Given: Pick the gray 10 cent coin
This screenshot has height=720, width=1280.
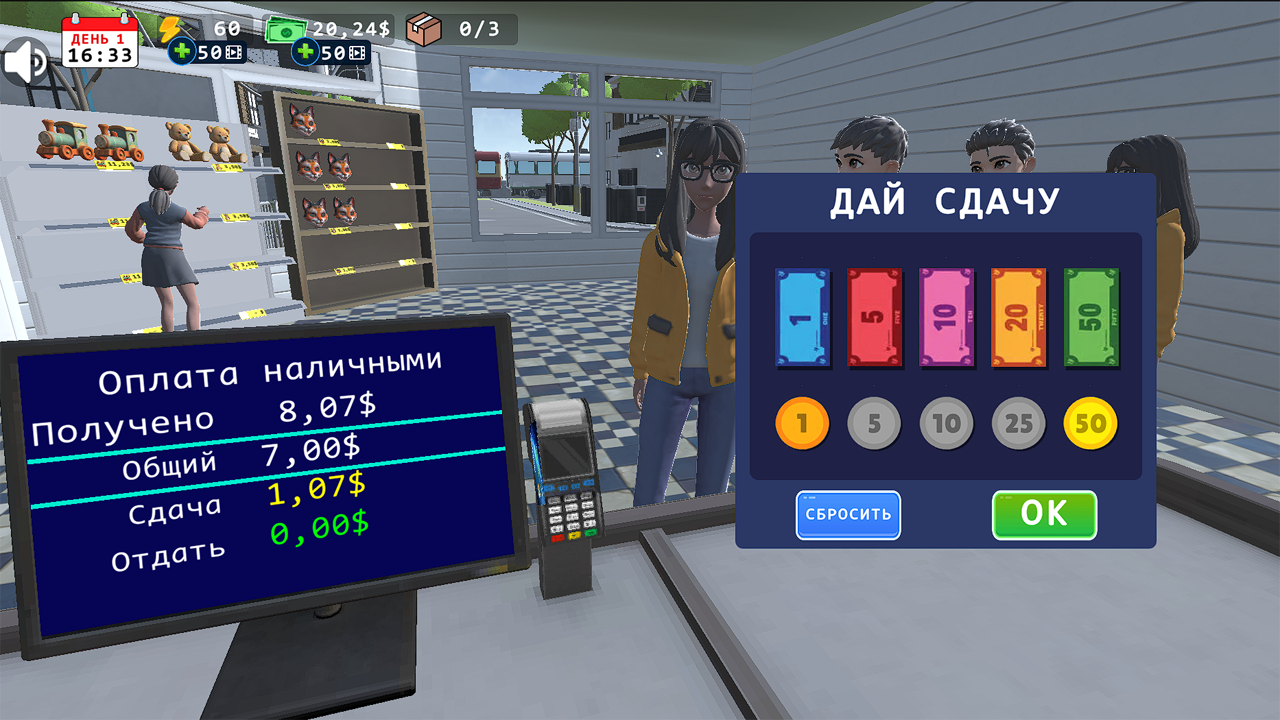Looking at the screenshot, I should coord(946,422).
